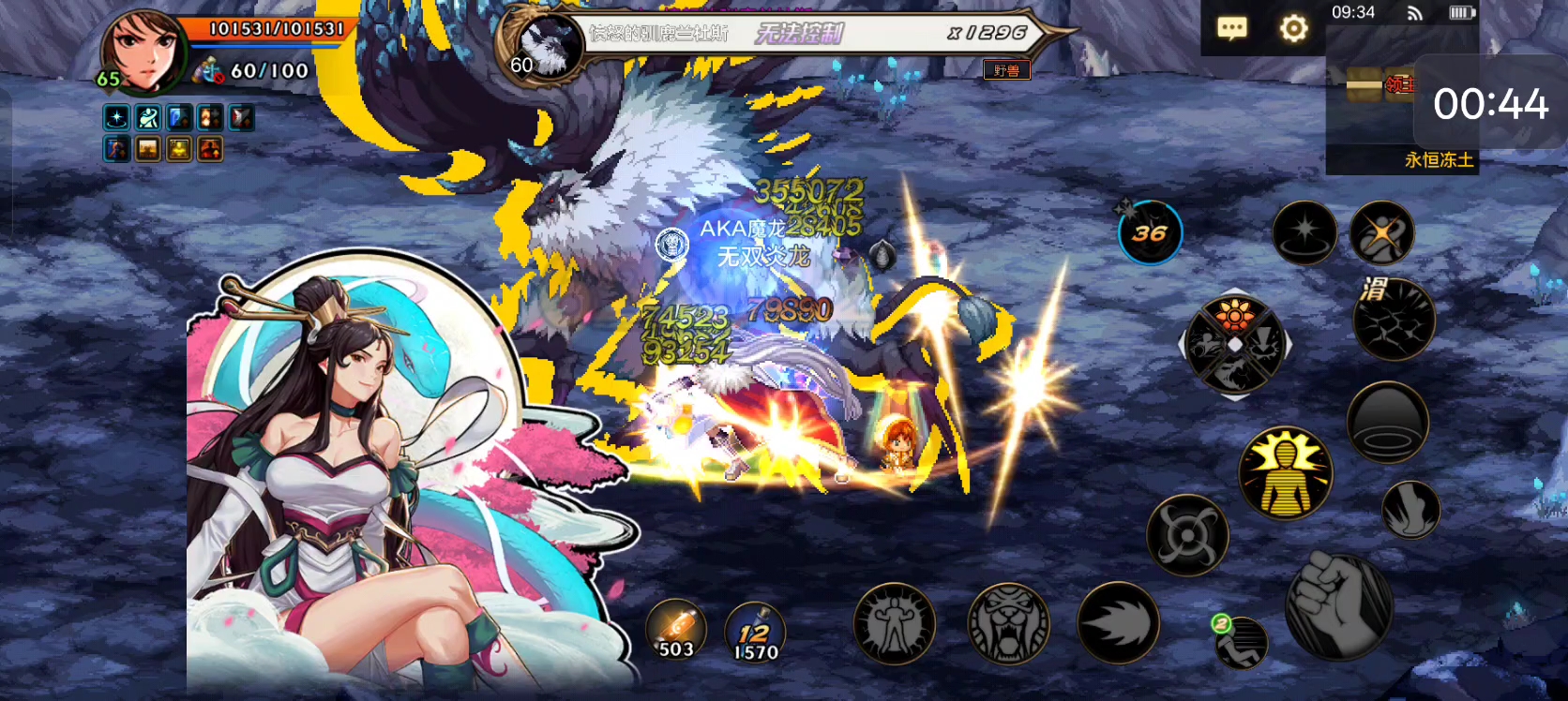The height and width of the screenshot is (701, 1568).
Task: Activate the roaring tiger skill
Action: (1008, 623)
